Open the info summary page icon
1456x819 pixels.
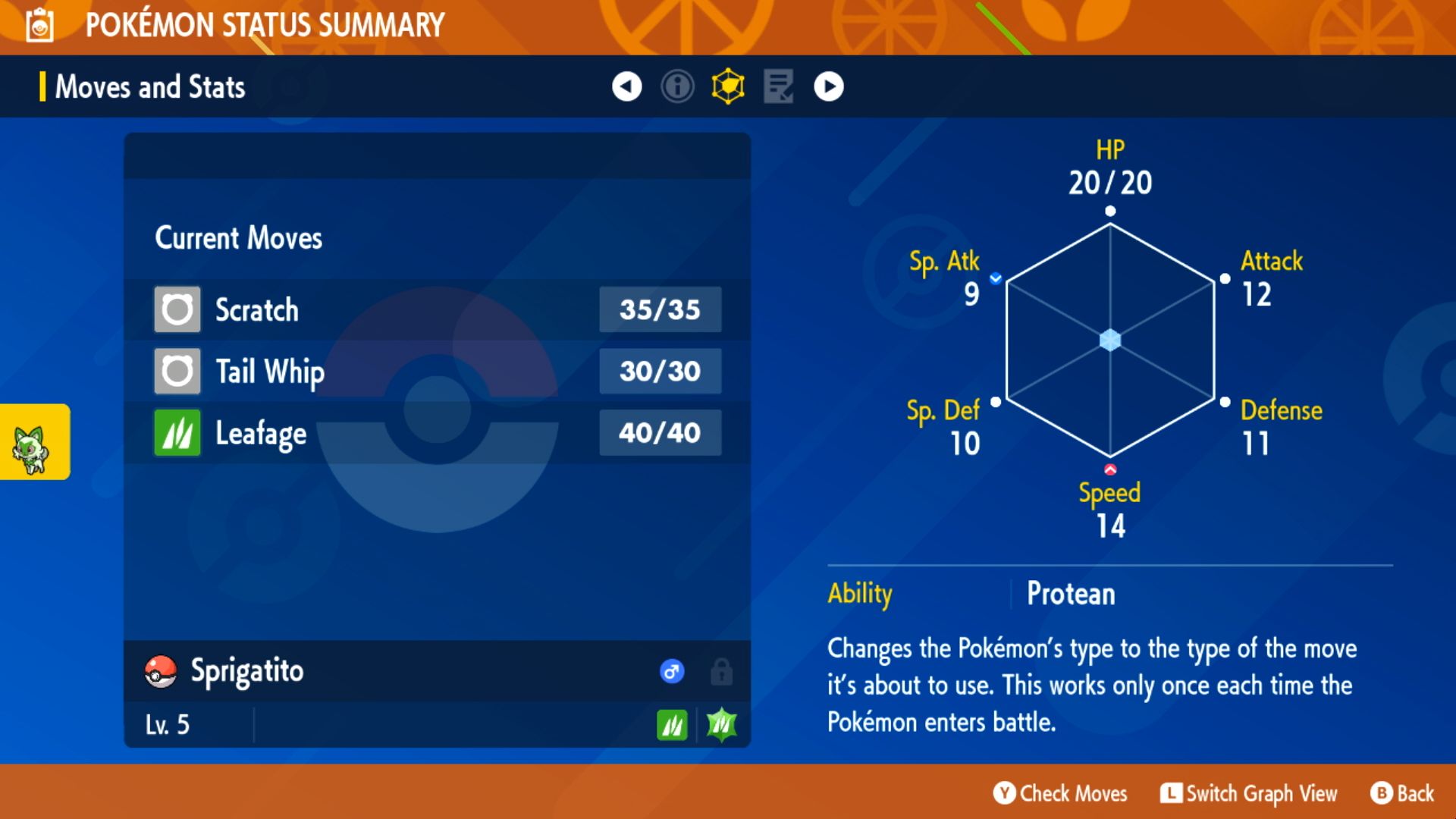point(676,86)
